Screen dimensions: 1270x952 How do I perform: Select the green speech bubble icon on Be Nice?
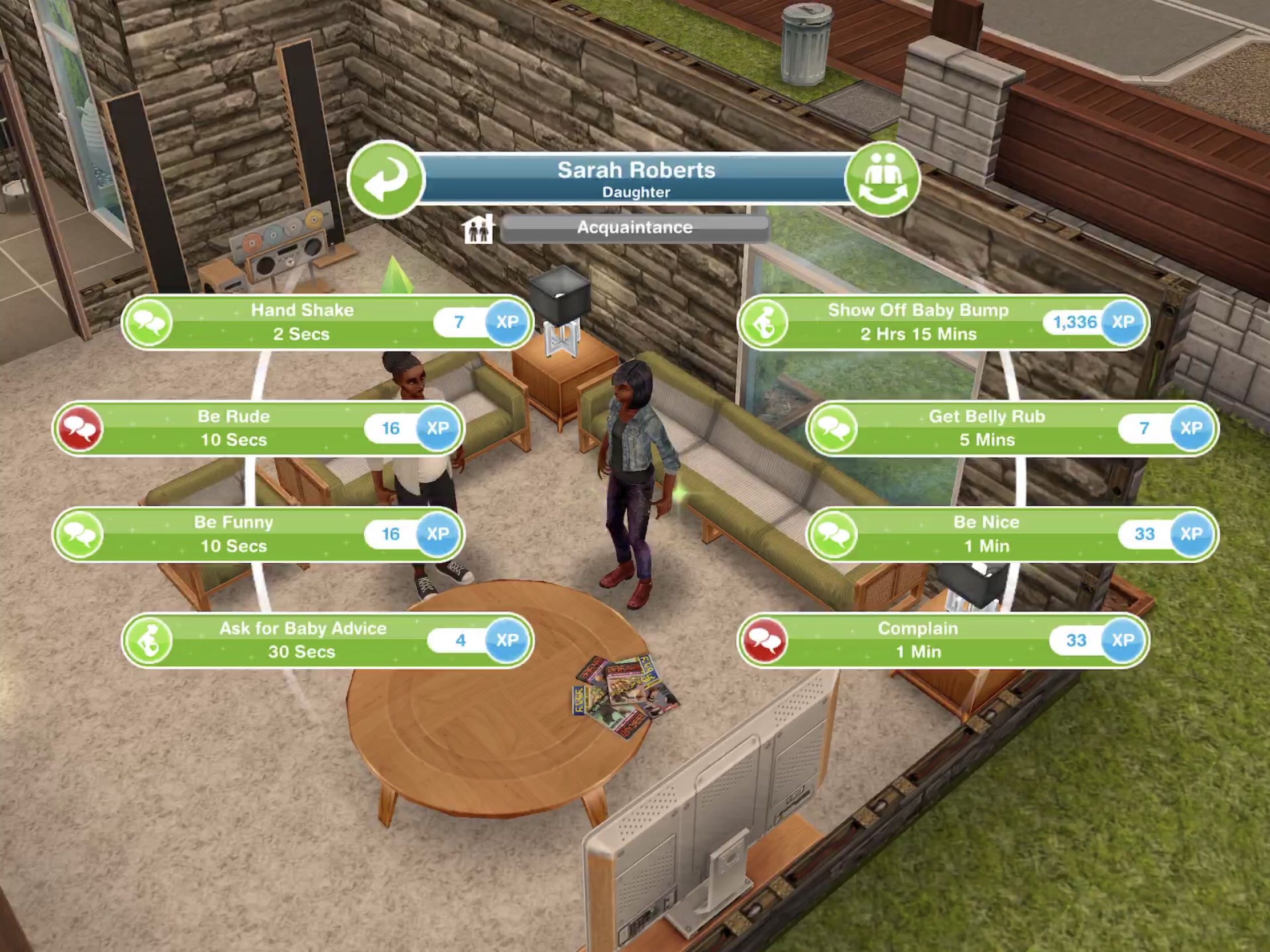click(834, 534)
